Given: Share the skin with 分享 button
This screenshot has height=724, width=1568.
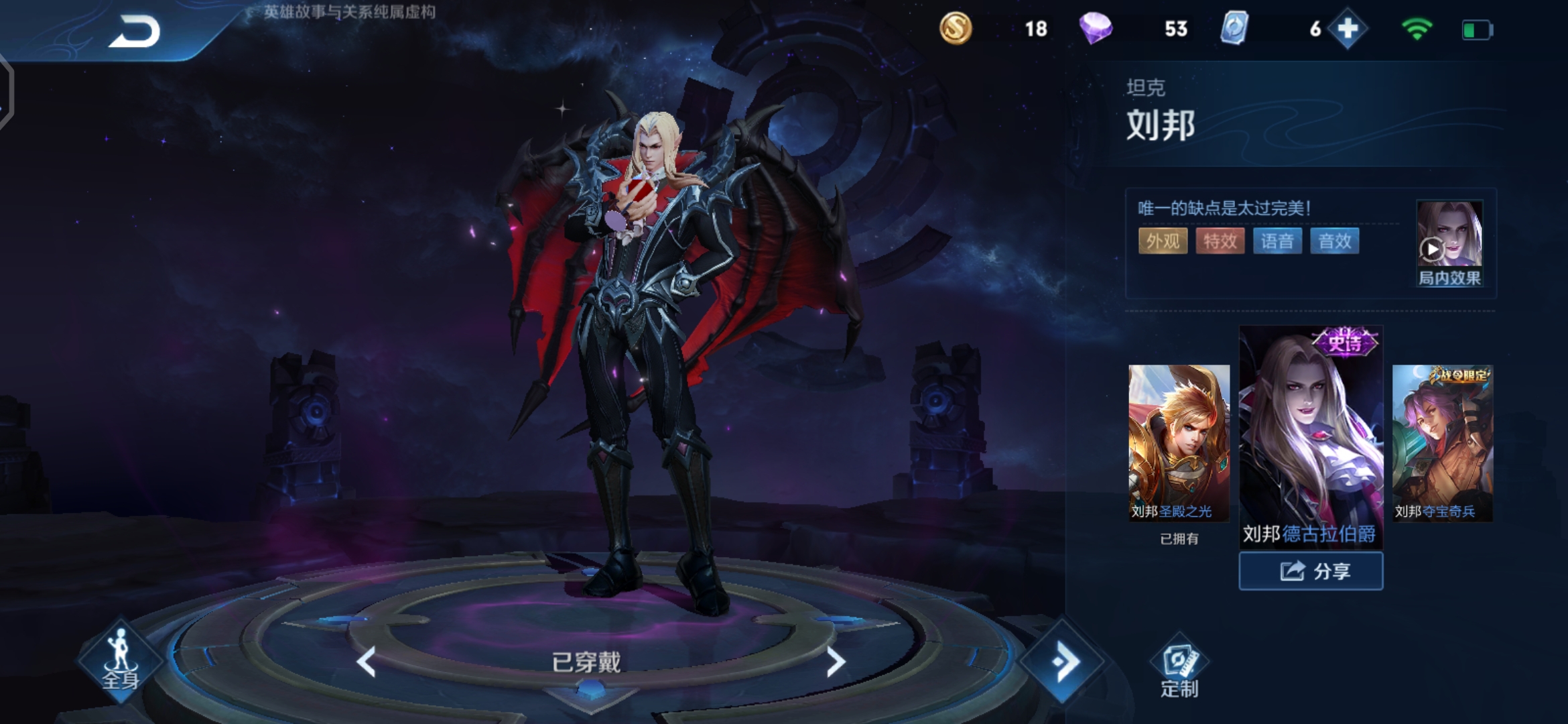Looking at the screenshot, I should (x=1311, y=571).
